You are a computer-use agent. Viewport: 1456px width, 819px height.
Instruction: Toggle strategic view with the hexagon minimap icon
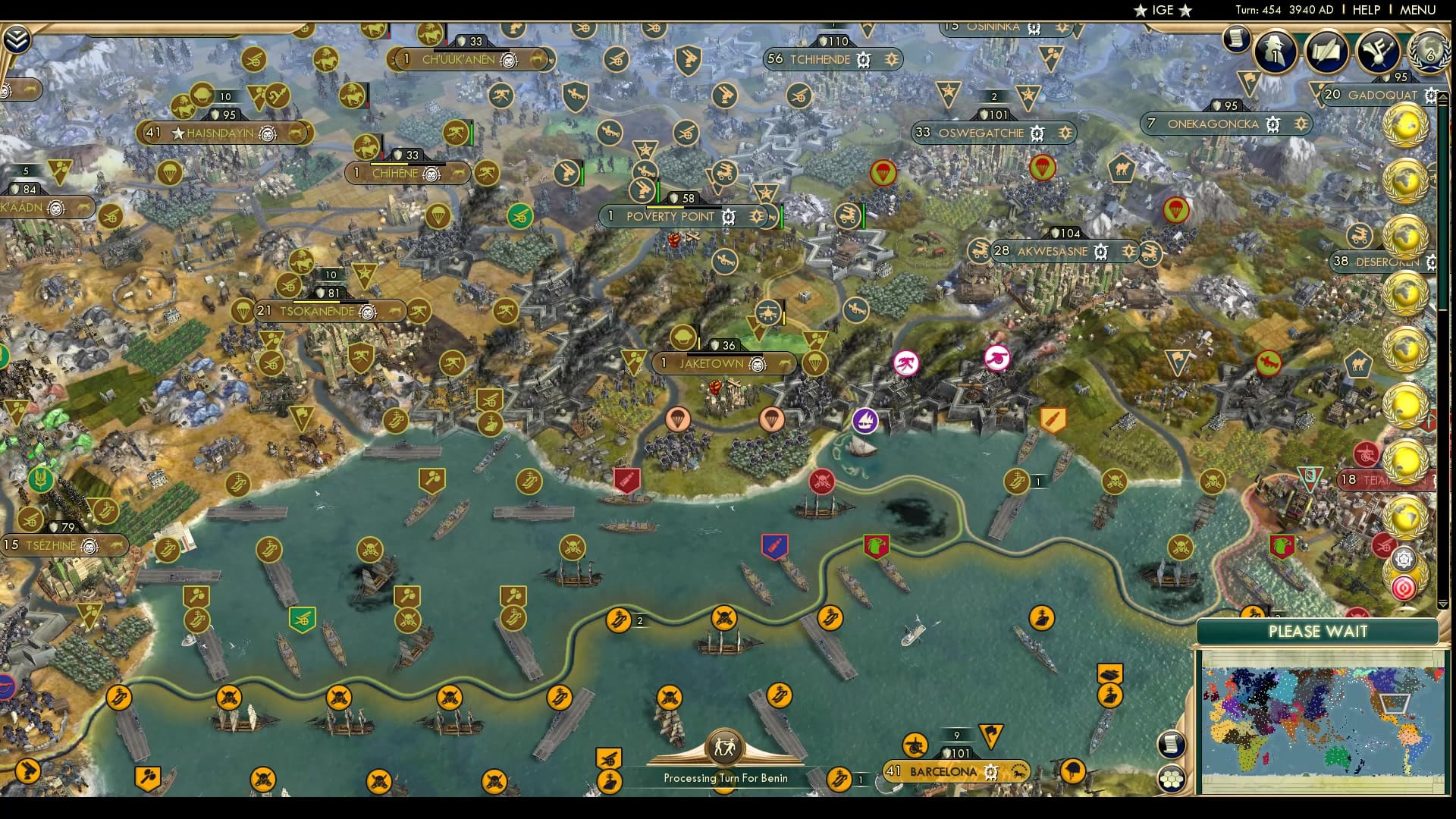point(1172,778)
